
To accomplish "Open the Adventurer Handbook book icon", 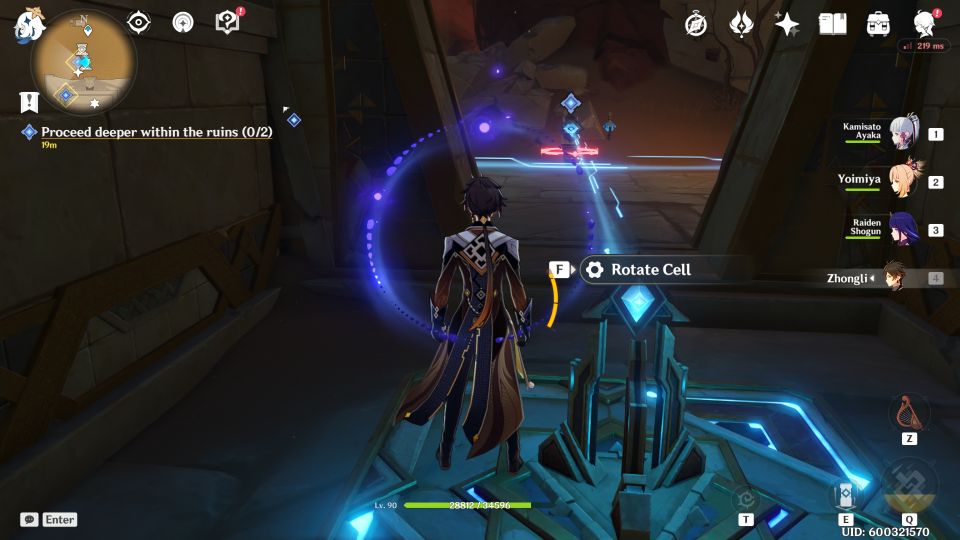I will pos(833,24).
